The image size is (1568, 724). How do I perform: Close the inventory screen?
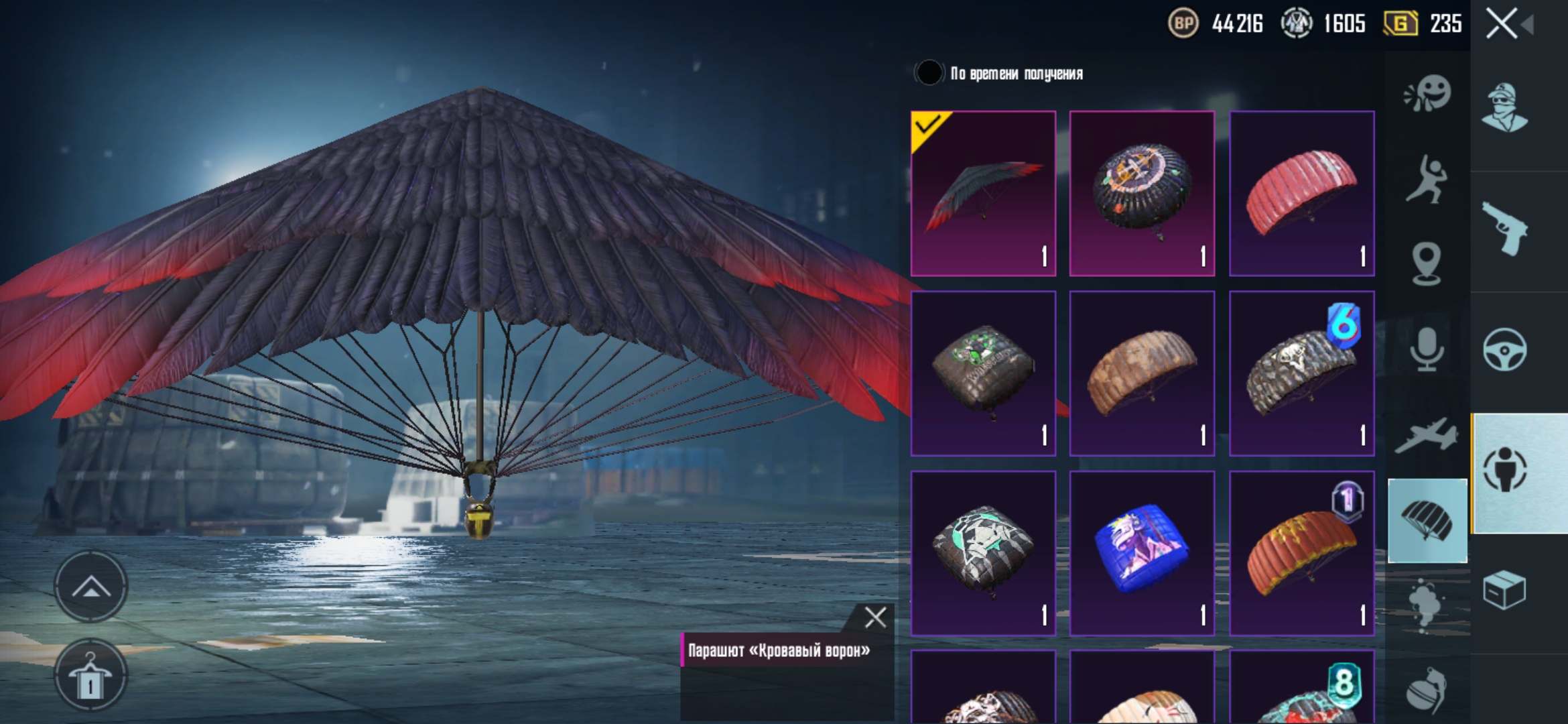pyautogui.click(x=1502, y=25)
